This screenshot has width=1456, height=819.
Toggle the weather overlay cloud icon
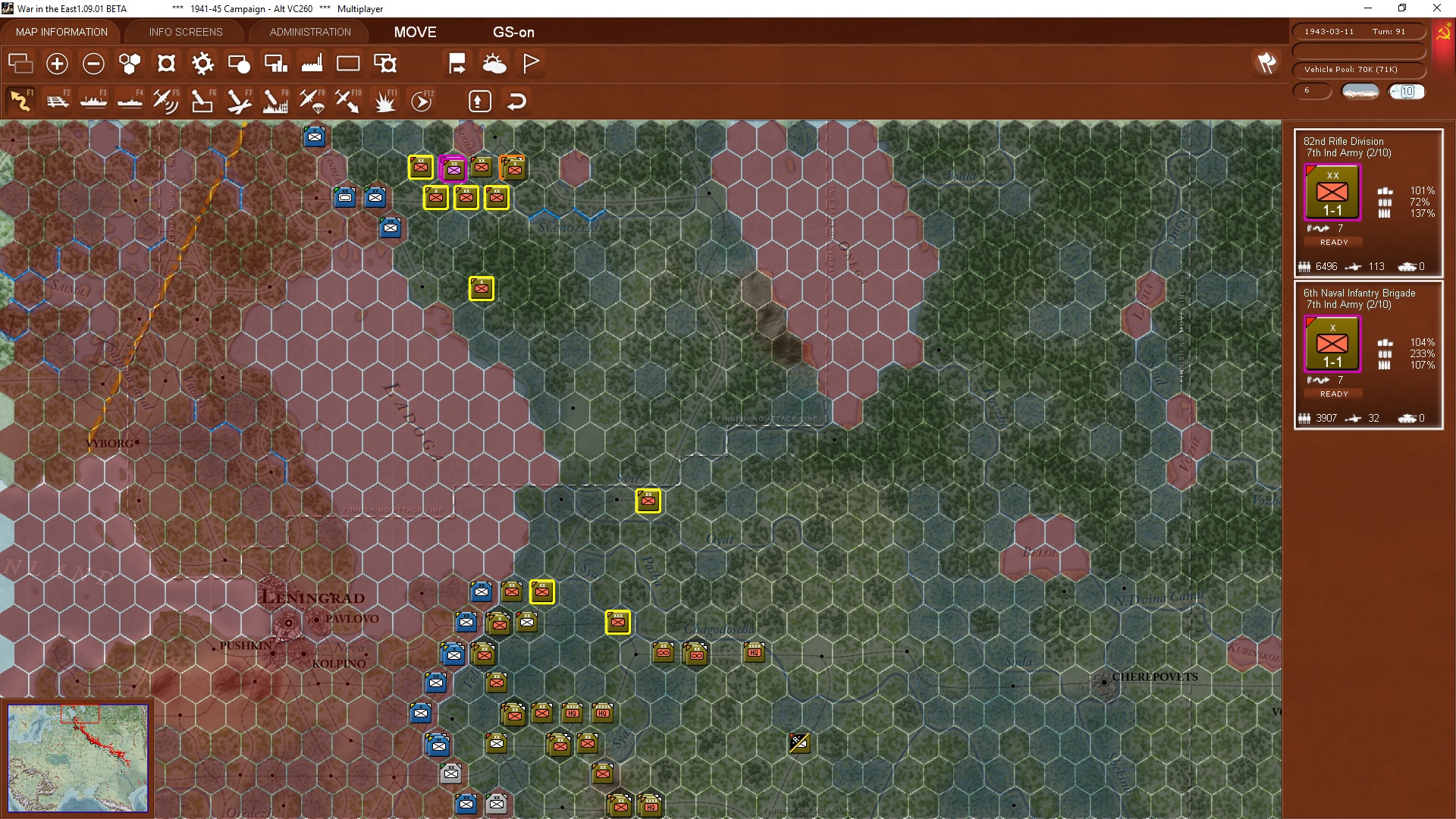(495, 64)
